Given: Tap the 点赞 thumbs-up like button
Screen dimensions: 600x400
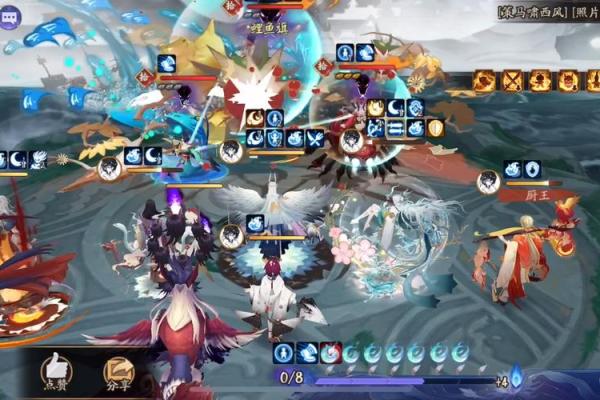Looking at the screenshot, I should 55,371.
